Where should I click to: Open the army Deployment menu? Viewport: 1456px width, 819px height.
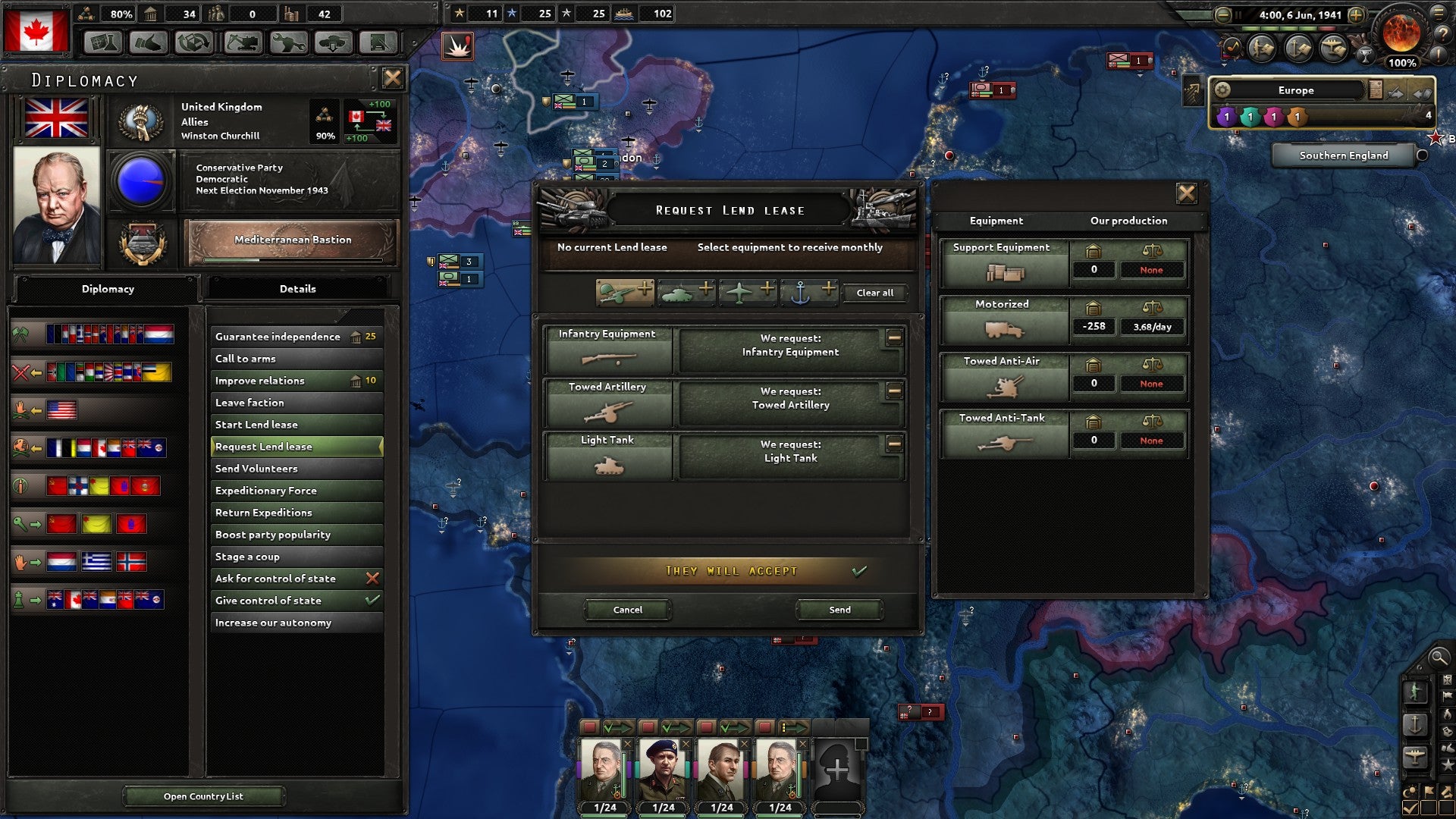tap(334, 42)
